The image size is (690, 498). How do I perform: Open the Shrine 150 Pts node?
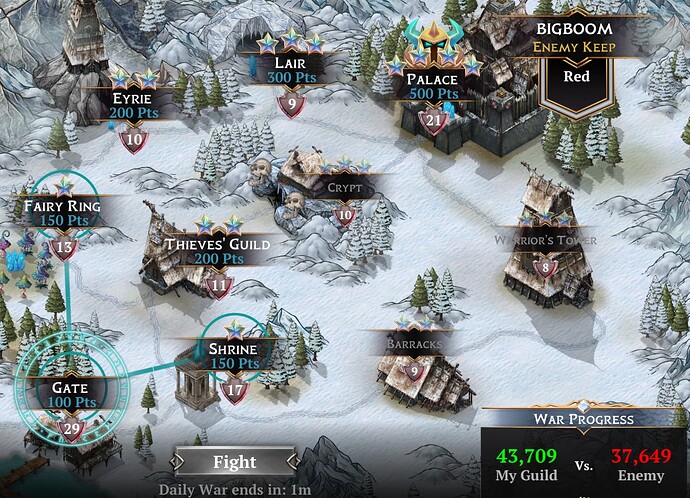234,357
